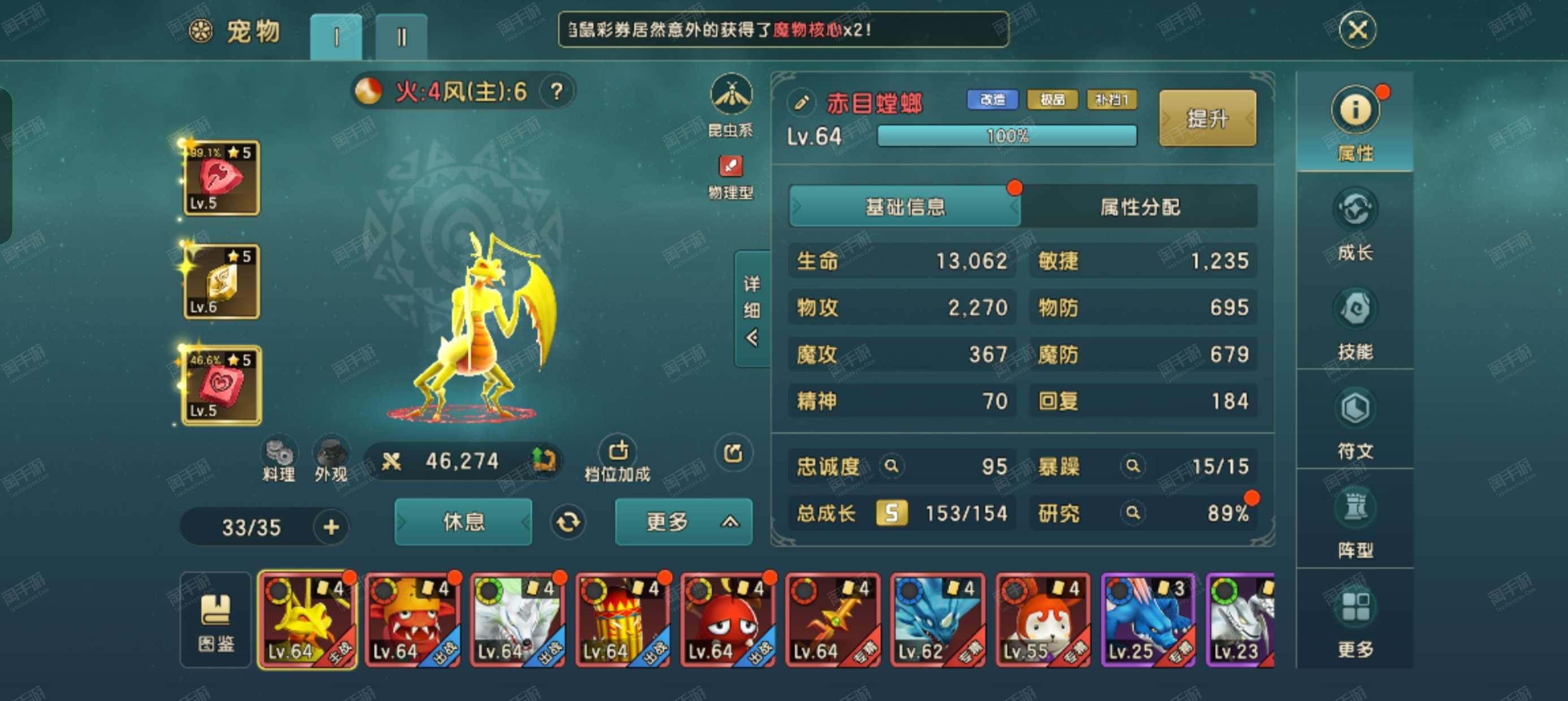The height and width of the screenshot is (701, 1568).
Task: Click the 提升 upgrade button
Action: (x=1207, y=118)
